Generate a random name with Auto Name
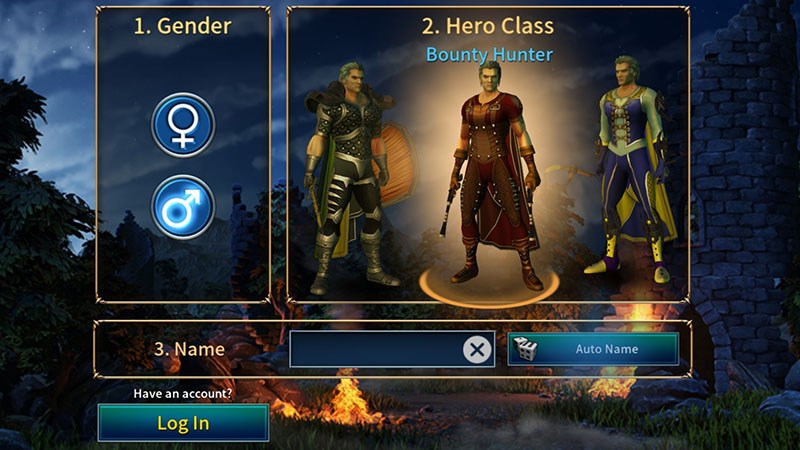This screenshot has width=800, height=450. tap(593, 349)
